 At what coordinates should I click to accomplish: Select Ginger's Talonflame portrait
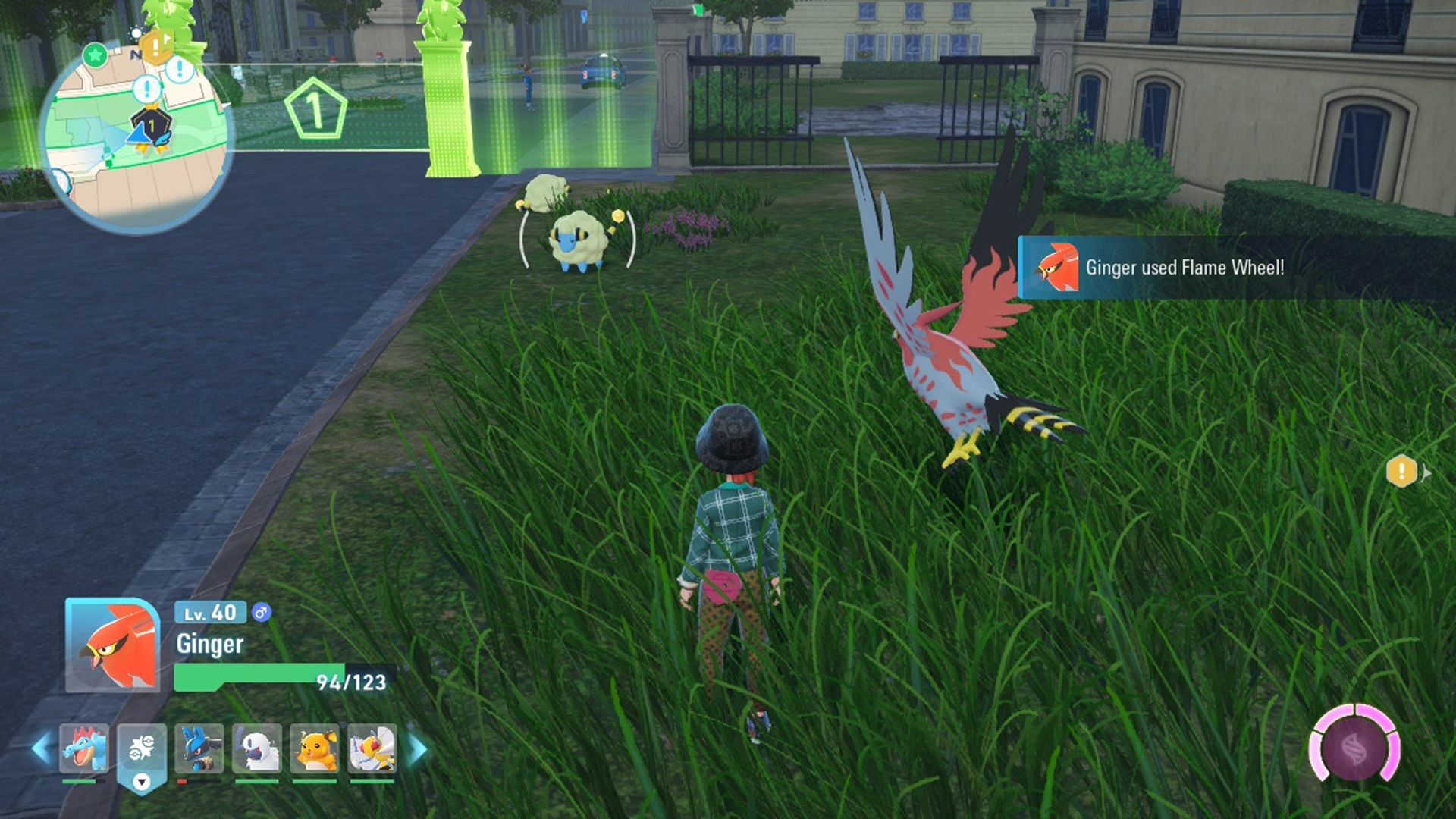112,645
